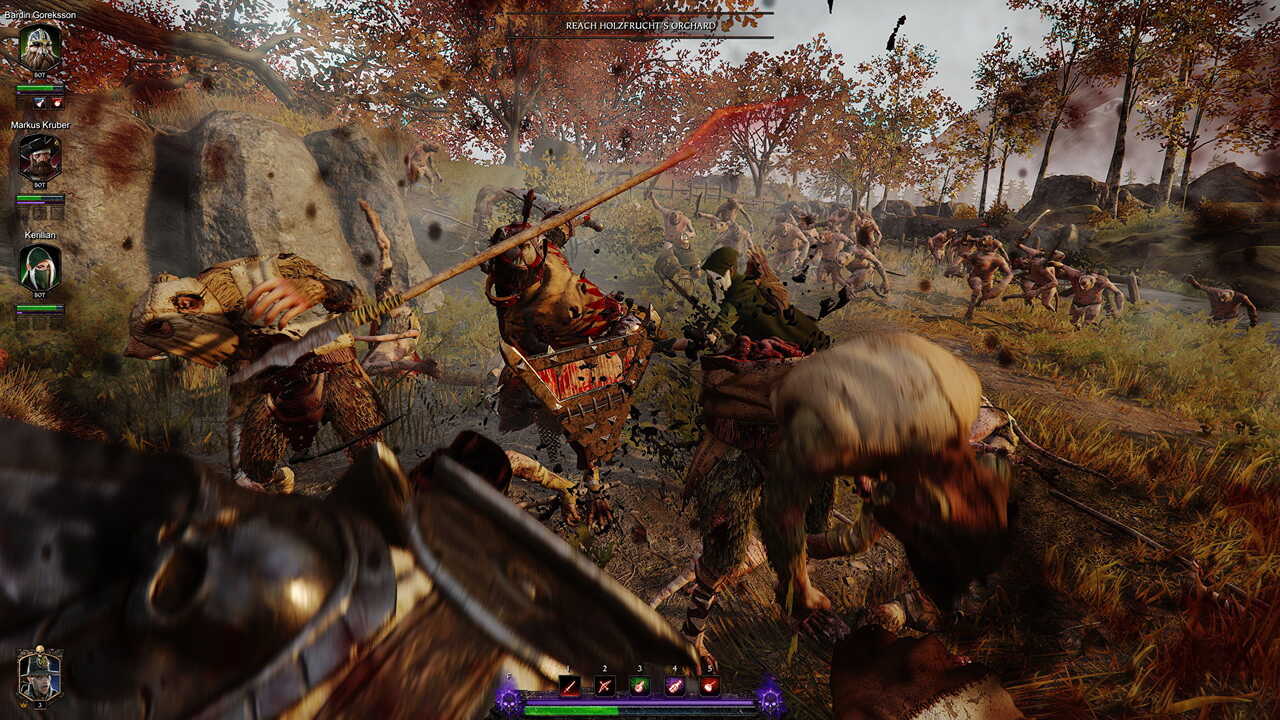This screenshot has width=1280, height=720.
Task: Select Markus Kruber's bot portrait
Action: click(40, 158)
